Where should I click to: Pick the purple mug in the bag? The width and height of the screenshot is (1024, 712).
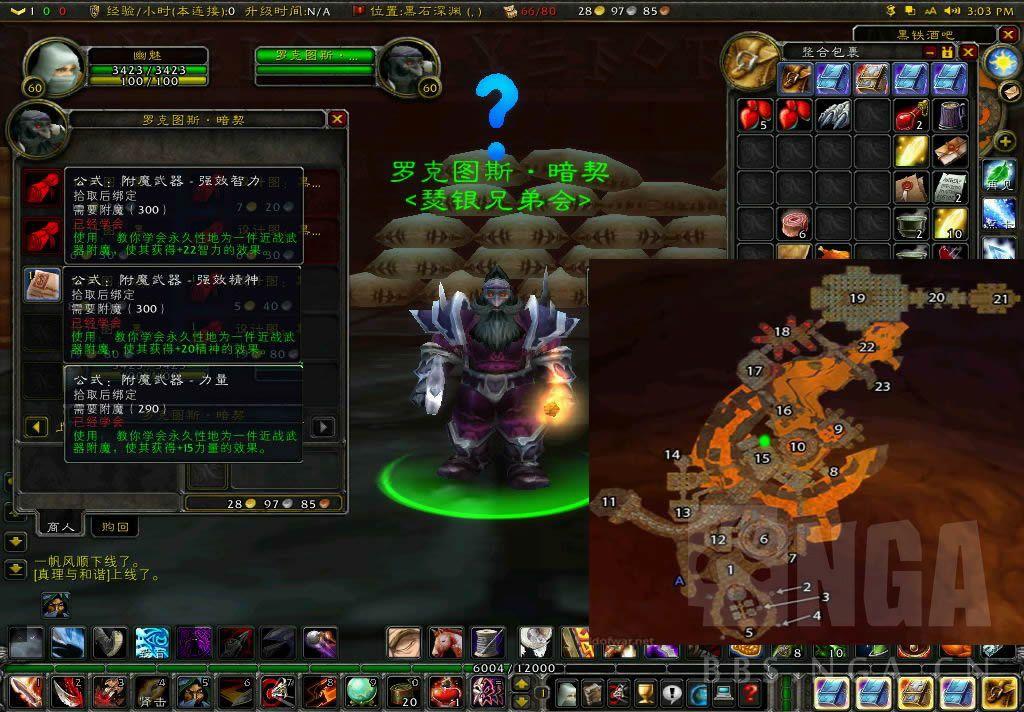[x=949, y=114]
